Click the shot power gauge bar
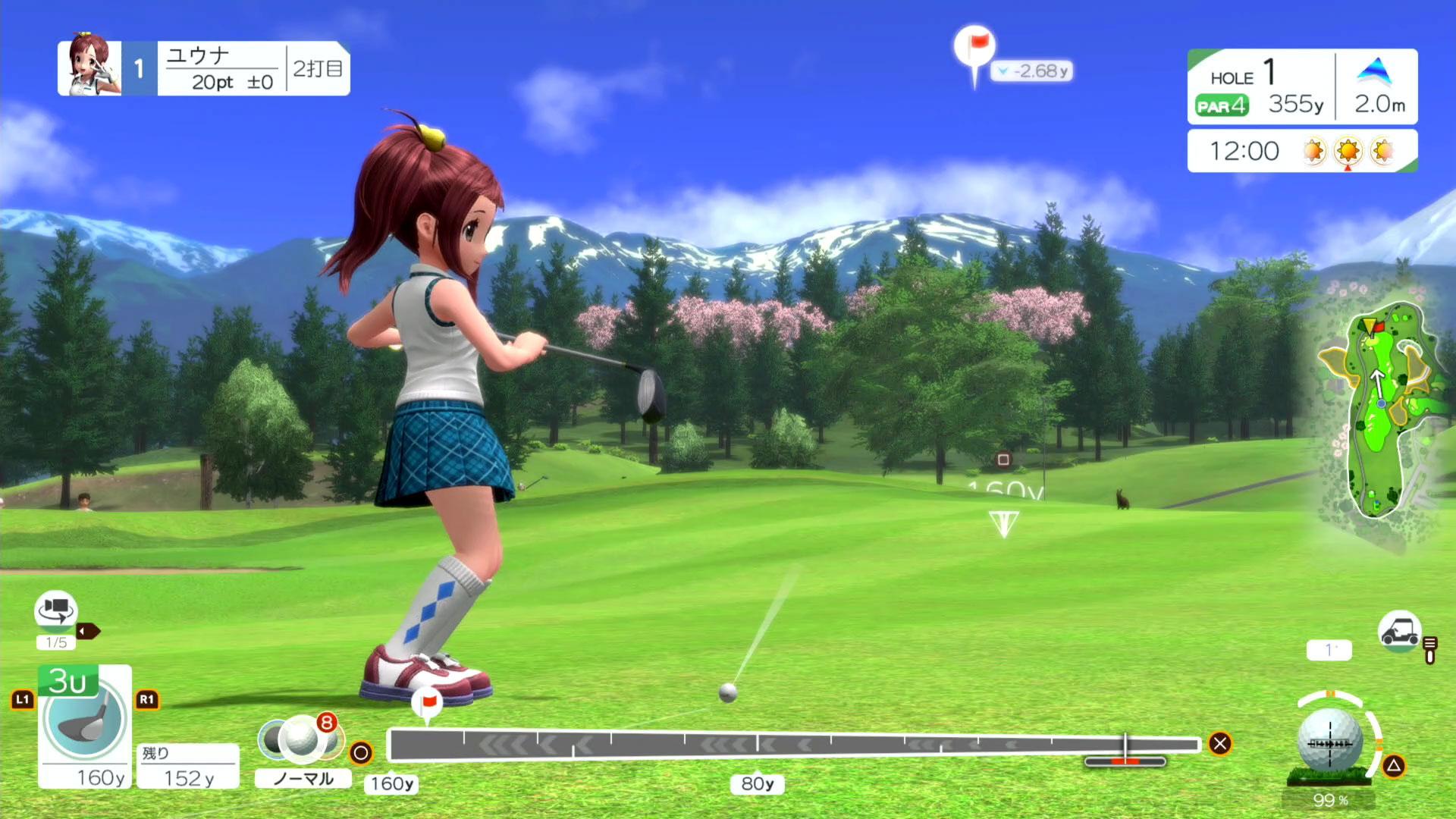Screen dimensions: 1456x819 point(792,745)
